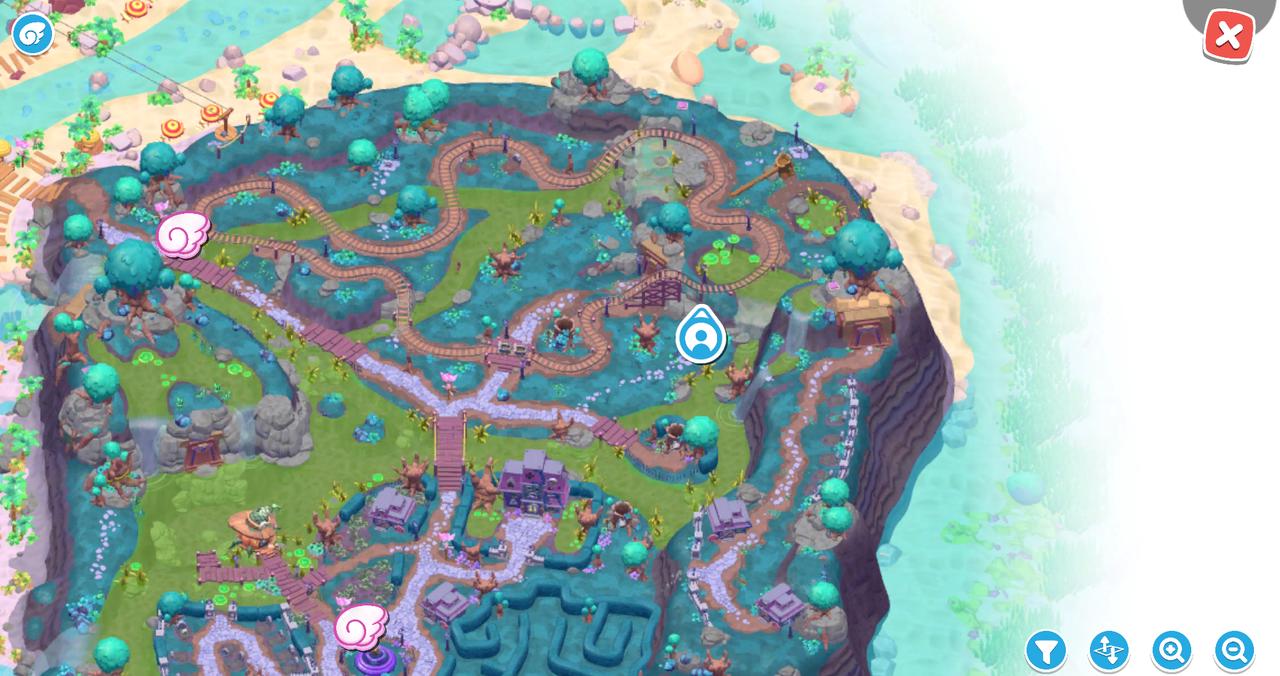
Task: Select the pink wing marker near the wooden bridge
Action: [x=183, y=235]
